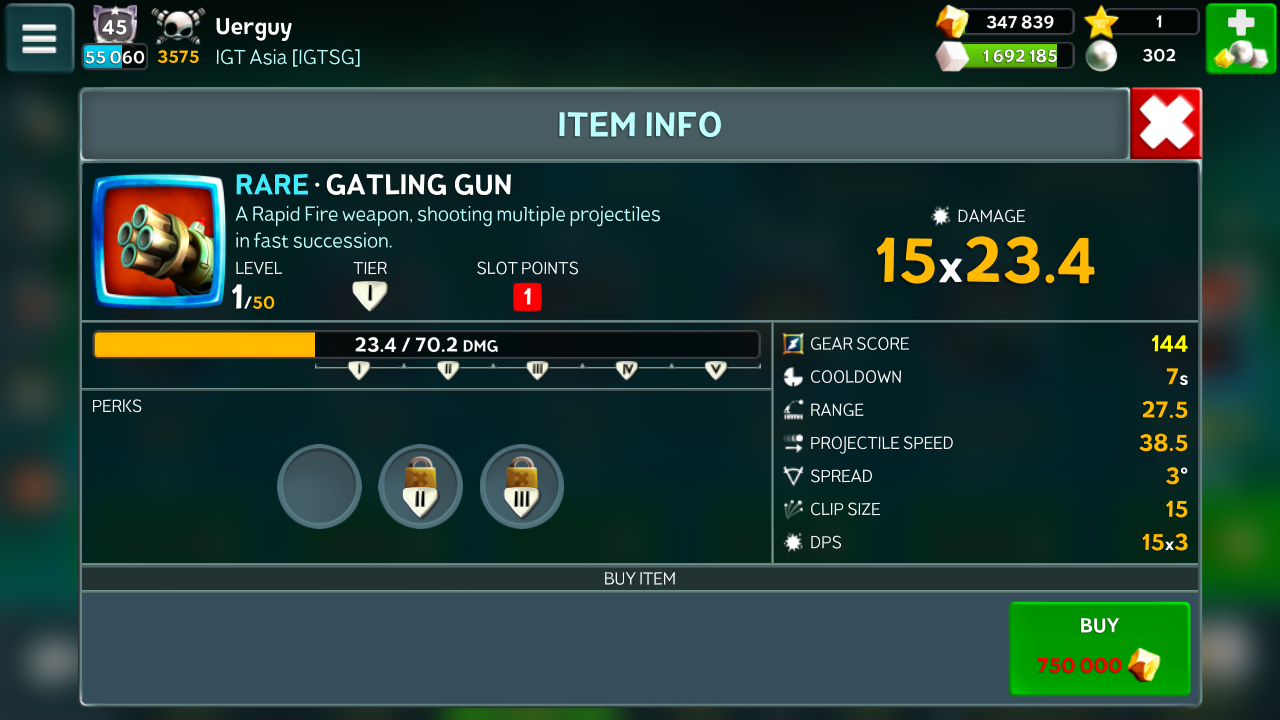
Task: Open the hamburger main menu
Action: click(40, 38)
